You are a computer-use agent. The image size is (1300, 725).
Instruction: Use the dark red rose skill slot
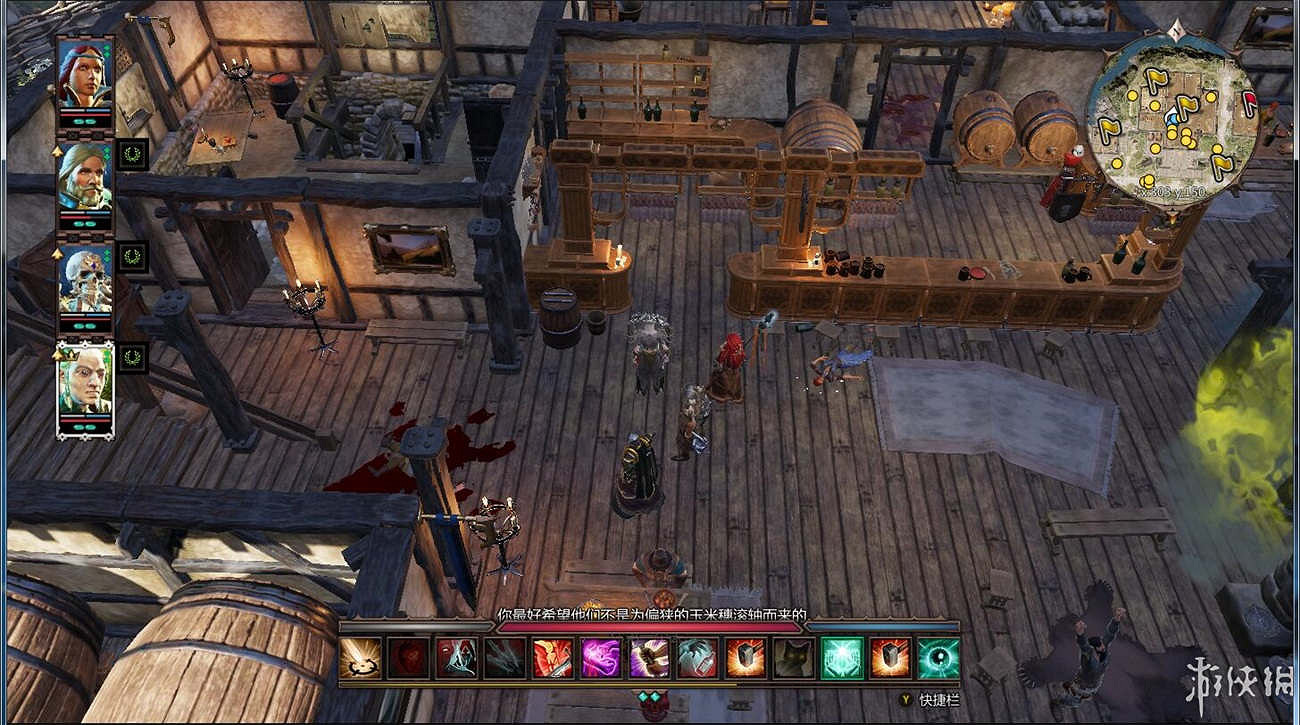[x=408, y=658]
